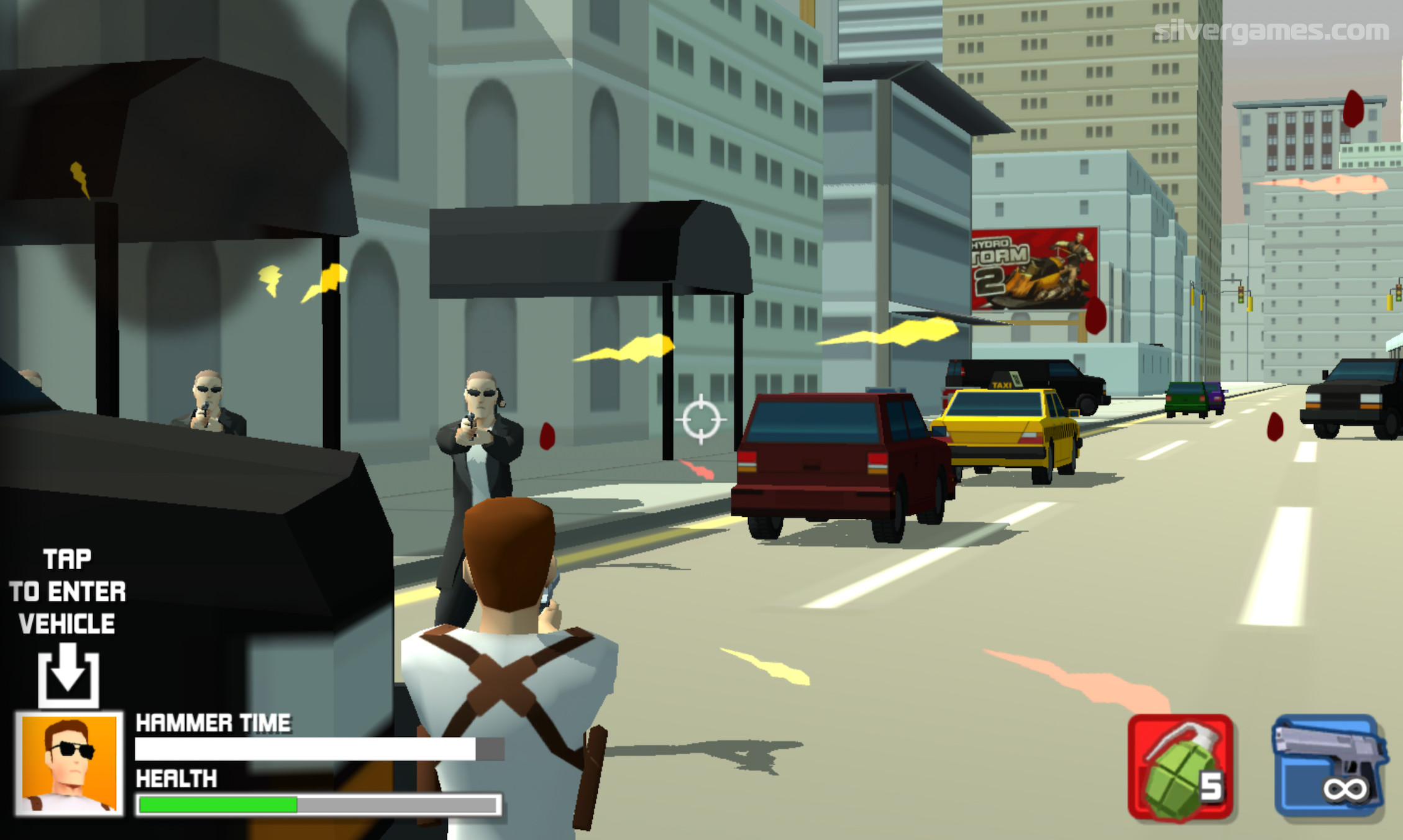Screen dimensions: 1403x840
Task: Select the pistol weapon button
Action: [x=1328, y=766]
